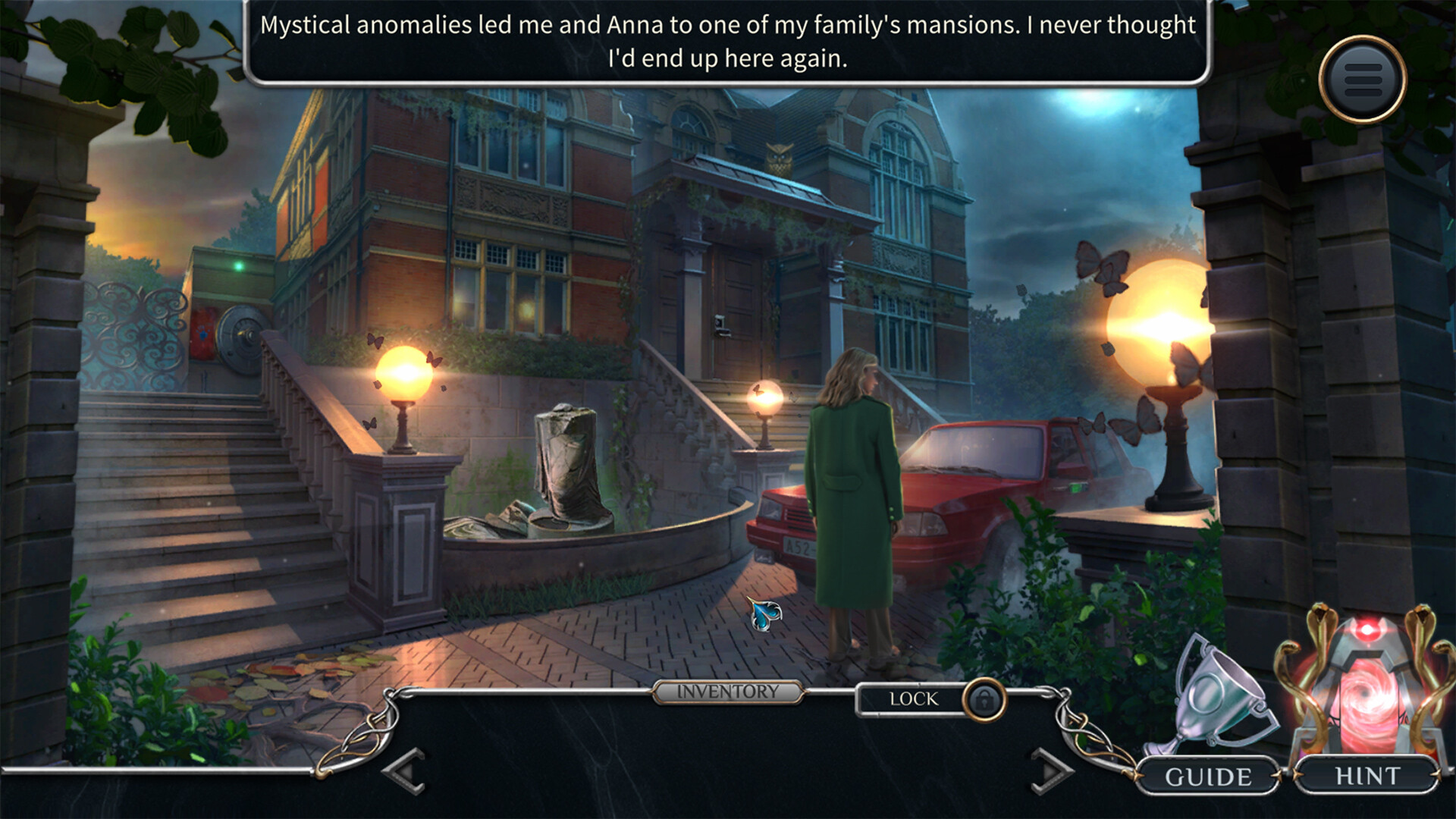Viewport: 1456px width, 819px height.
Task: Open the round hamburger menu button
Action: coord(1363,80)
